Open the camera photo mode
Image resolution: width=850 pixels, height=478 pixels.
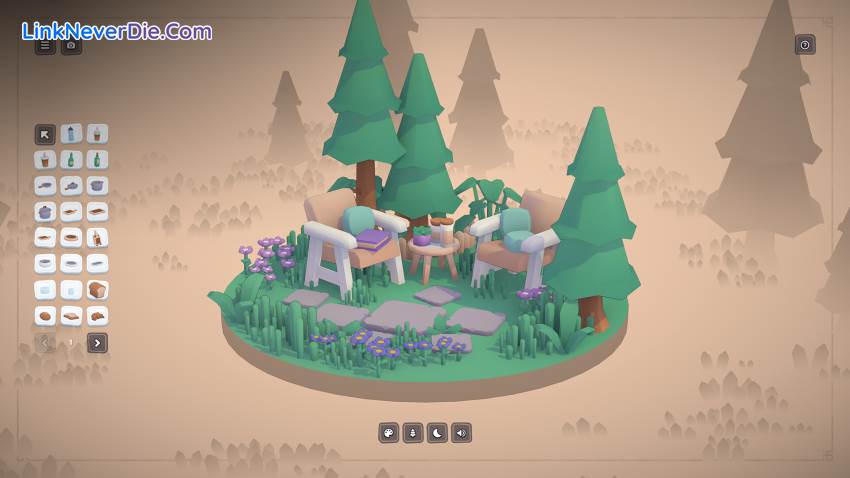tap(71, 45)
